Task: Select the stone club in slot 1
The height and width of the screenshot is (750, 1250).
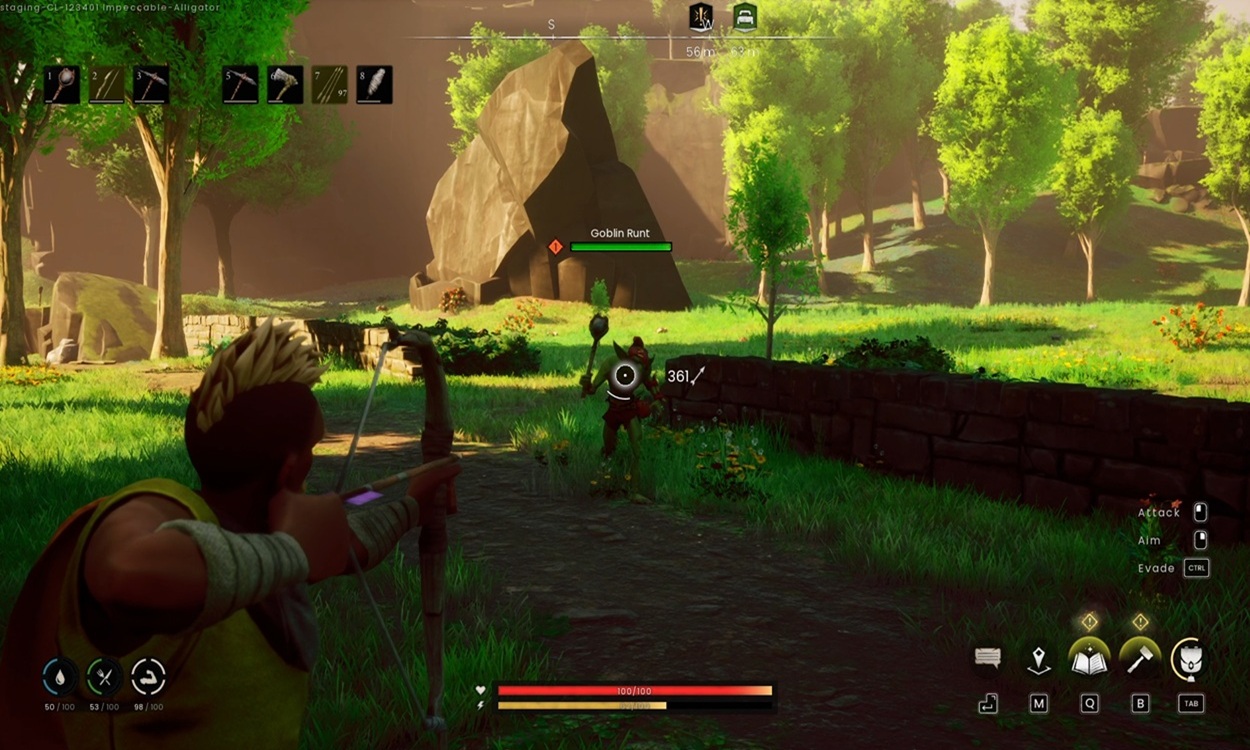Action: point(62,85)
